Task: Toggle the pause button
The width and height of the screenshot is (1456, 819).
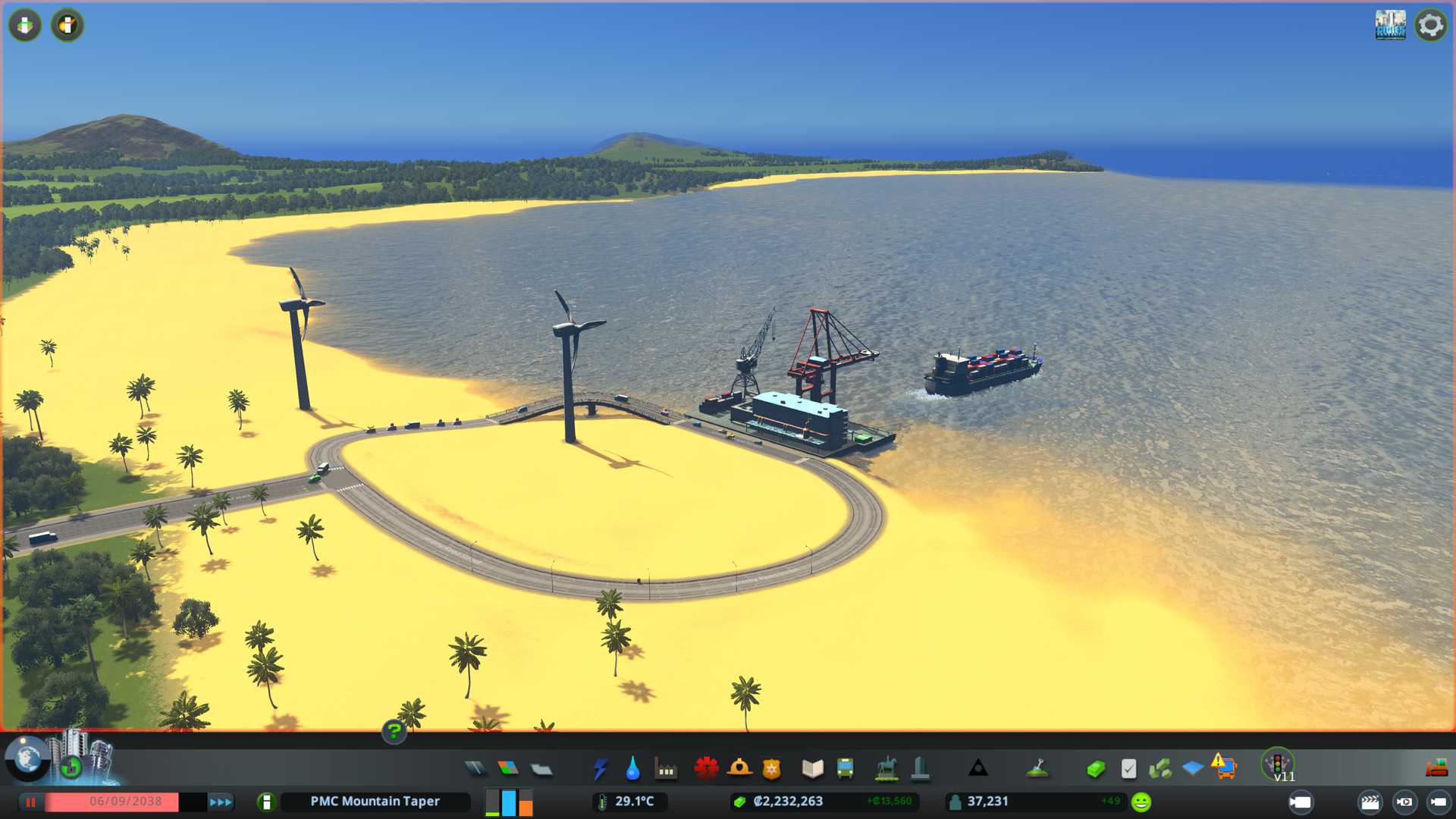Action: coord(31,802)
